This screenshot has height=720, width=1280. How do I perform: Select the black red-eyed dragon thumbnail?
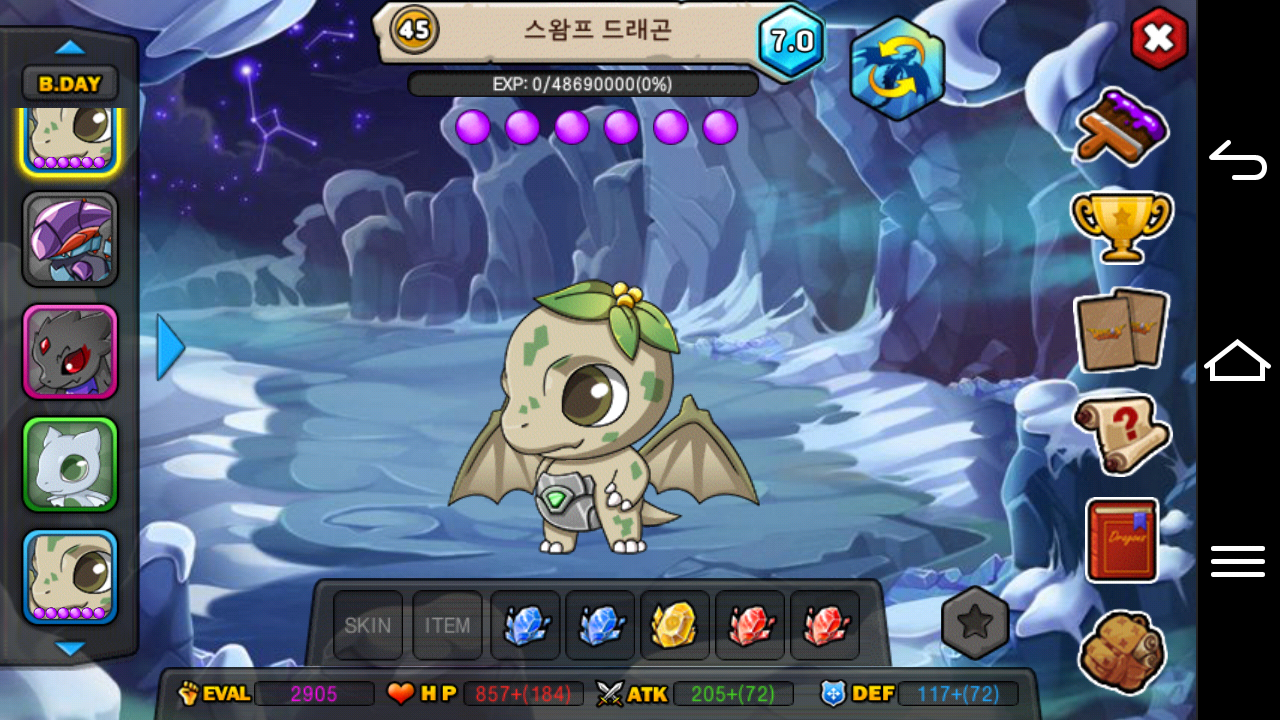[70, 352]
